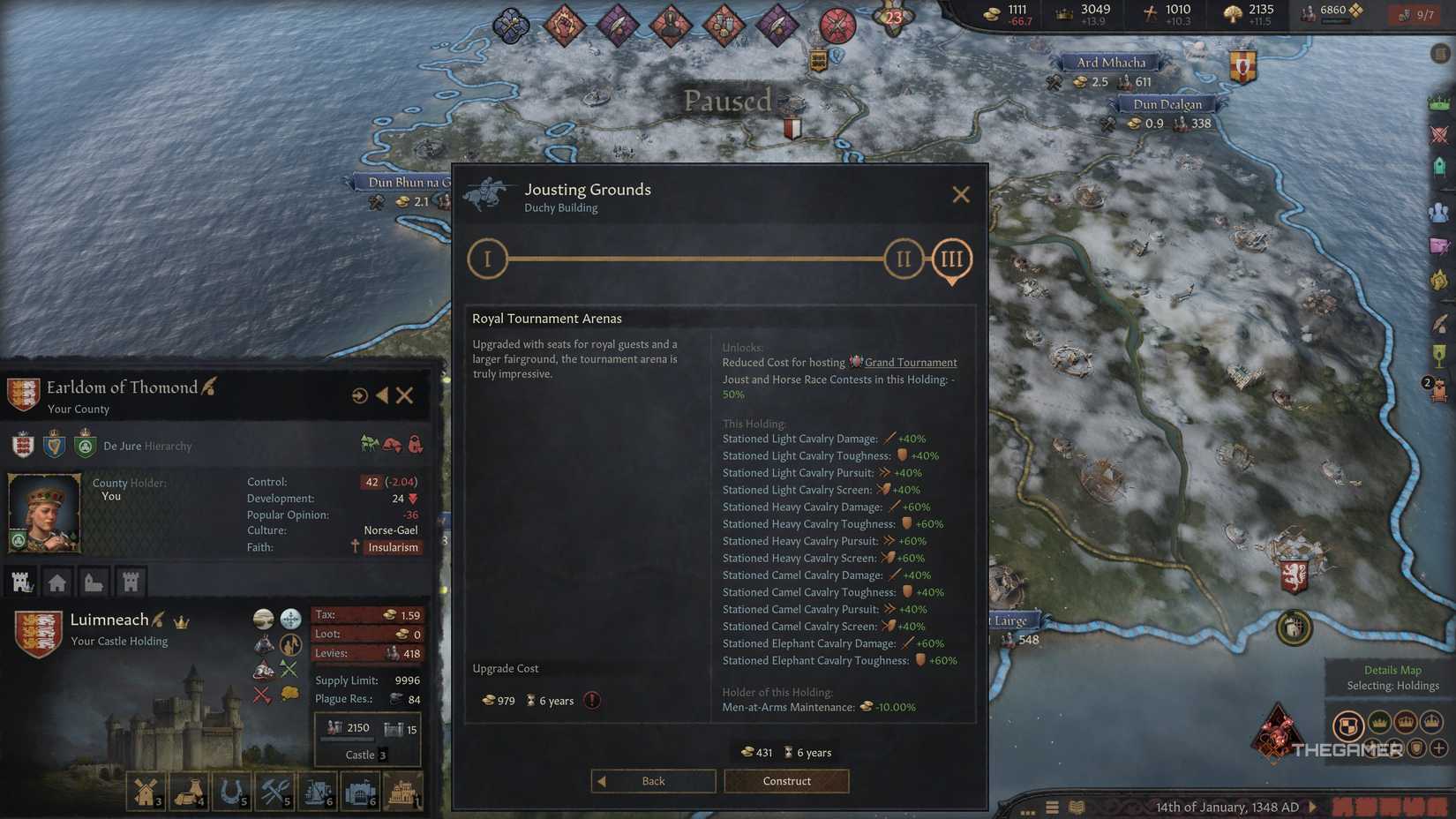Click the plus button to add a custom map mode
This screenshot has height=819, width=1456.
click(1438, 748)
